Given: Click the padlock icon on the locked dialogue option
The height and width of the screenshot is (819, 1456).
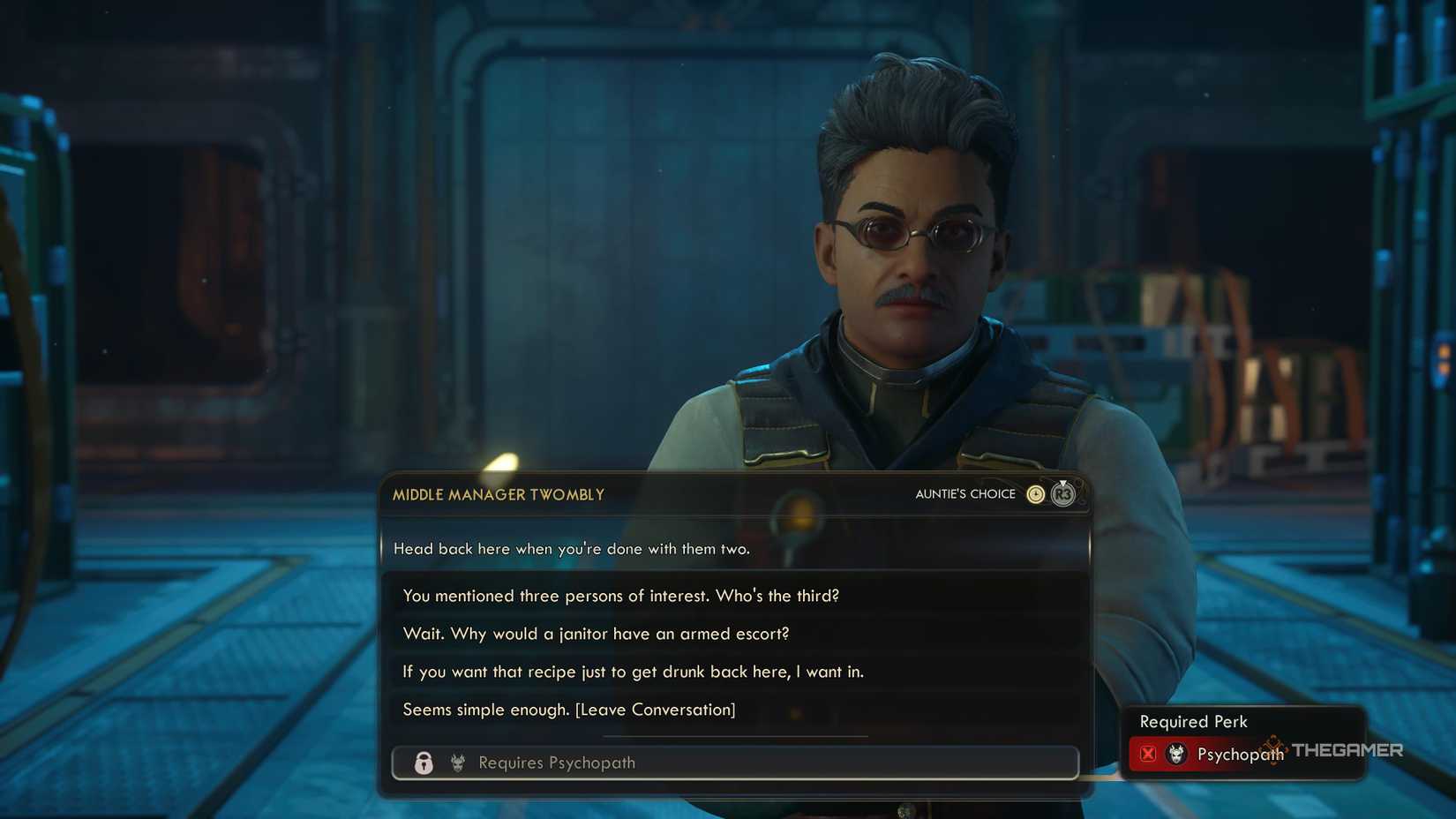Looking at the screenshot, I should tap(424, 763).
